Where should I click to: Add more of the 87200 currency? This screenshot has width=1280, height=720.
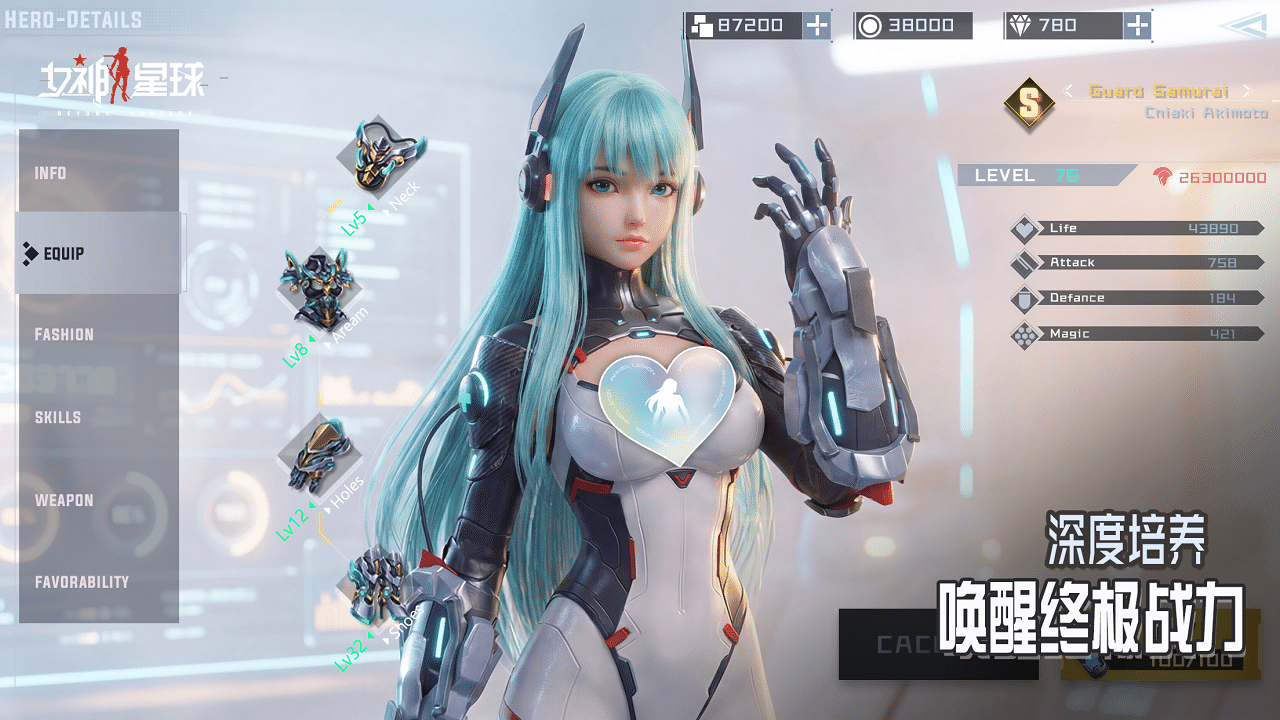coord(817,26)
